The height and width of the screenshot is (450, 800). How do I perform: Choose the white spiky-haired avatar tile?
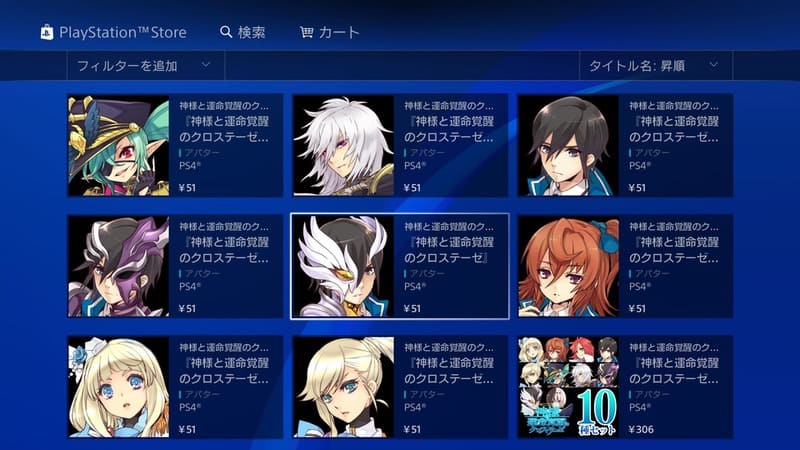400,145
